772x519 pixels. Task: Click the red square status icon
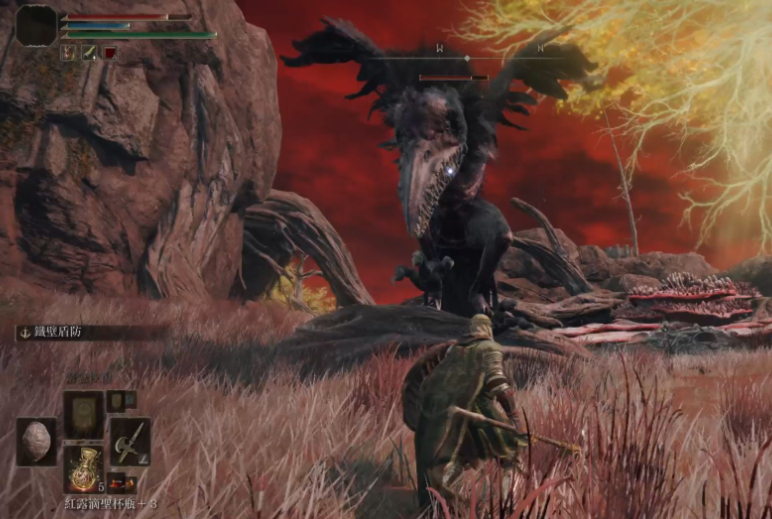coord(109,52)
